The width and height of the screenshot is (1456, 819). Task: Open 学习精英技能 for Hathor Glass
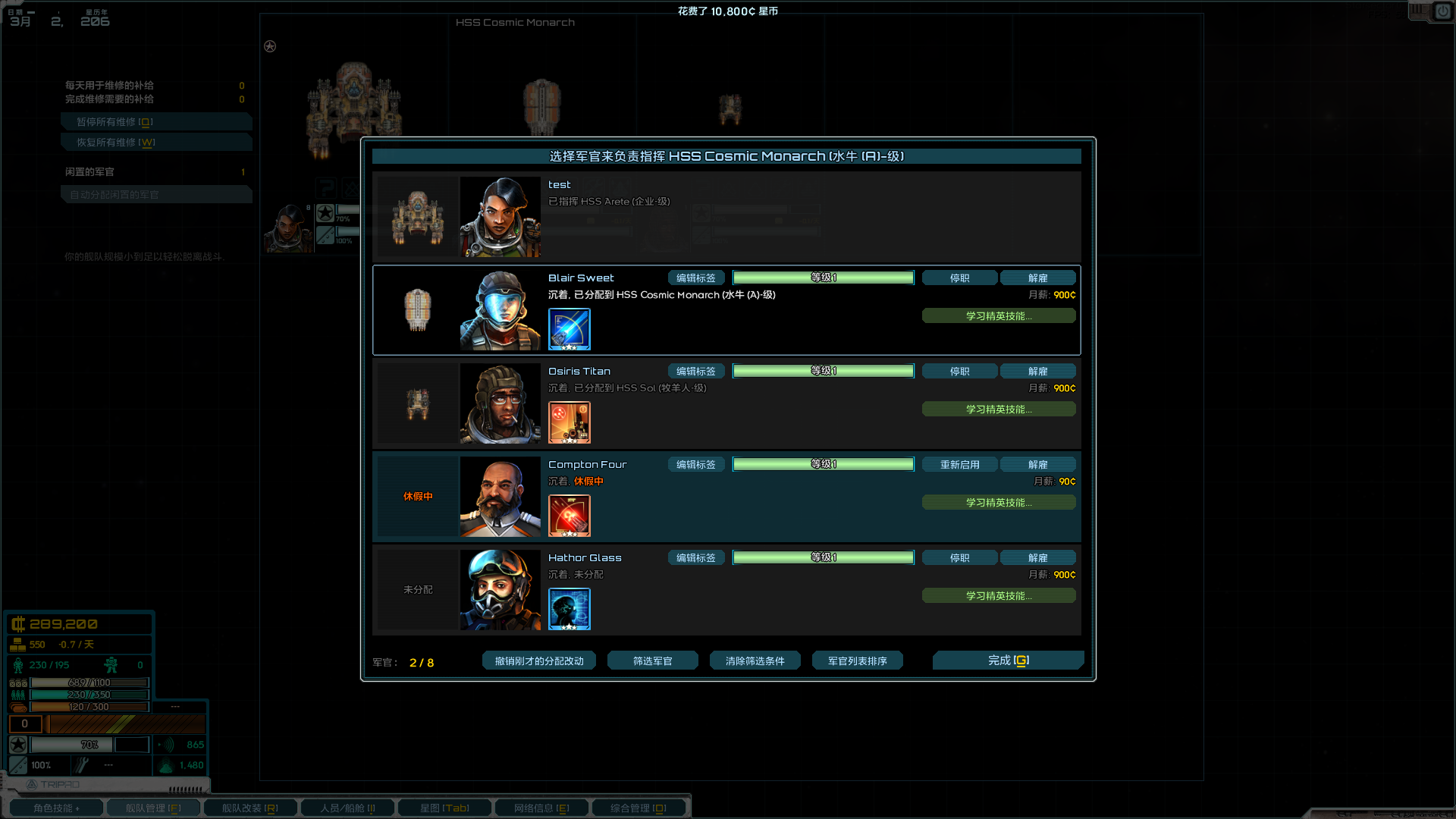(x=999, y=595)
